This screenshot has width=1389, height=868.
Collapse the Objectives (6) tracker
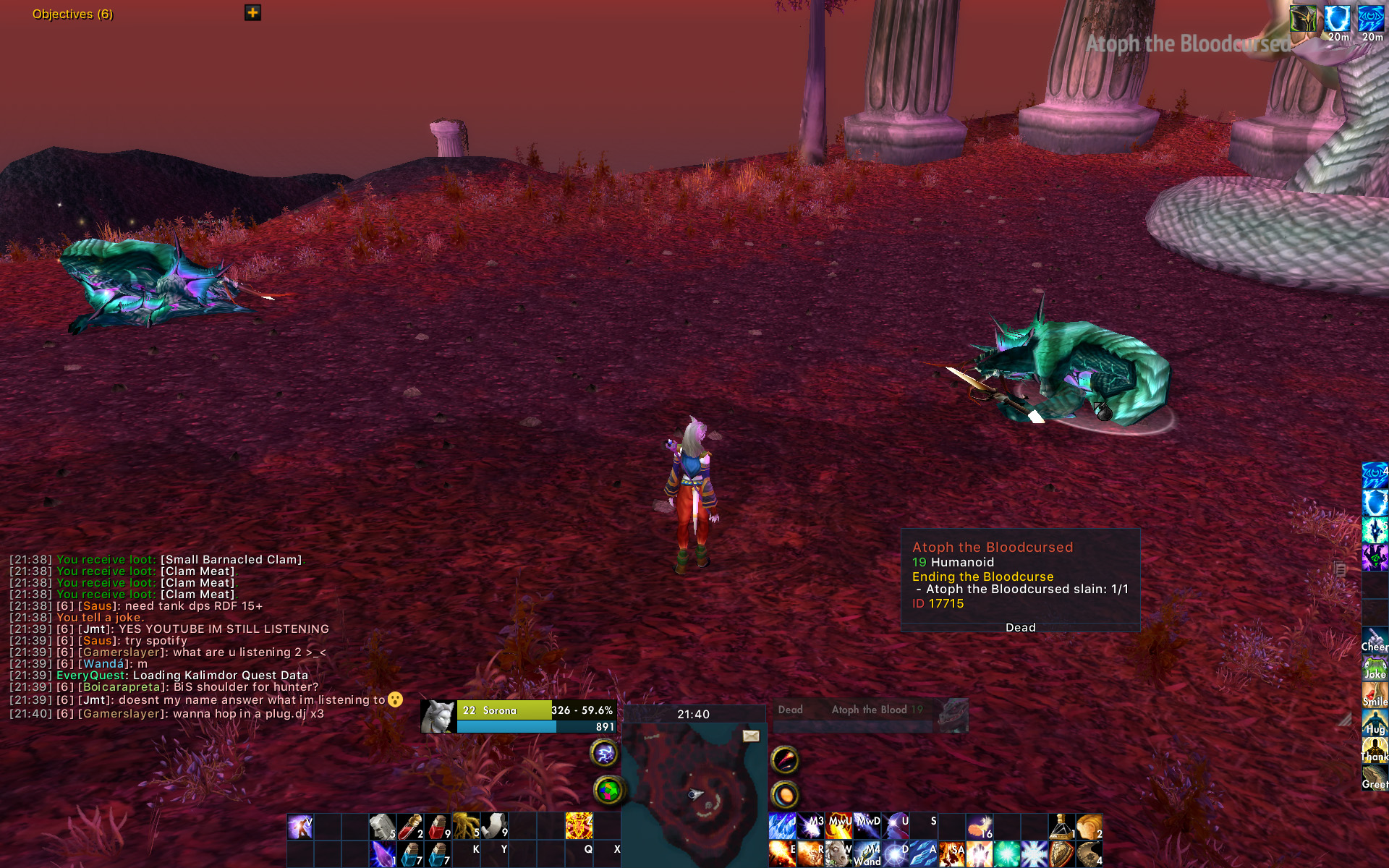tap(72, 13)
